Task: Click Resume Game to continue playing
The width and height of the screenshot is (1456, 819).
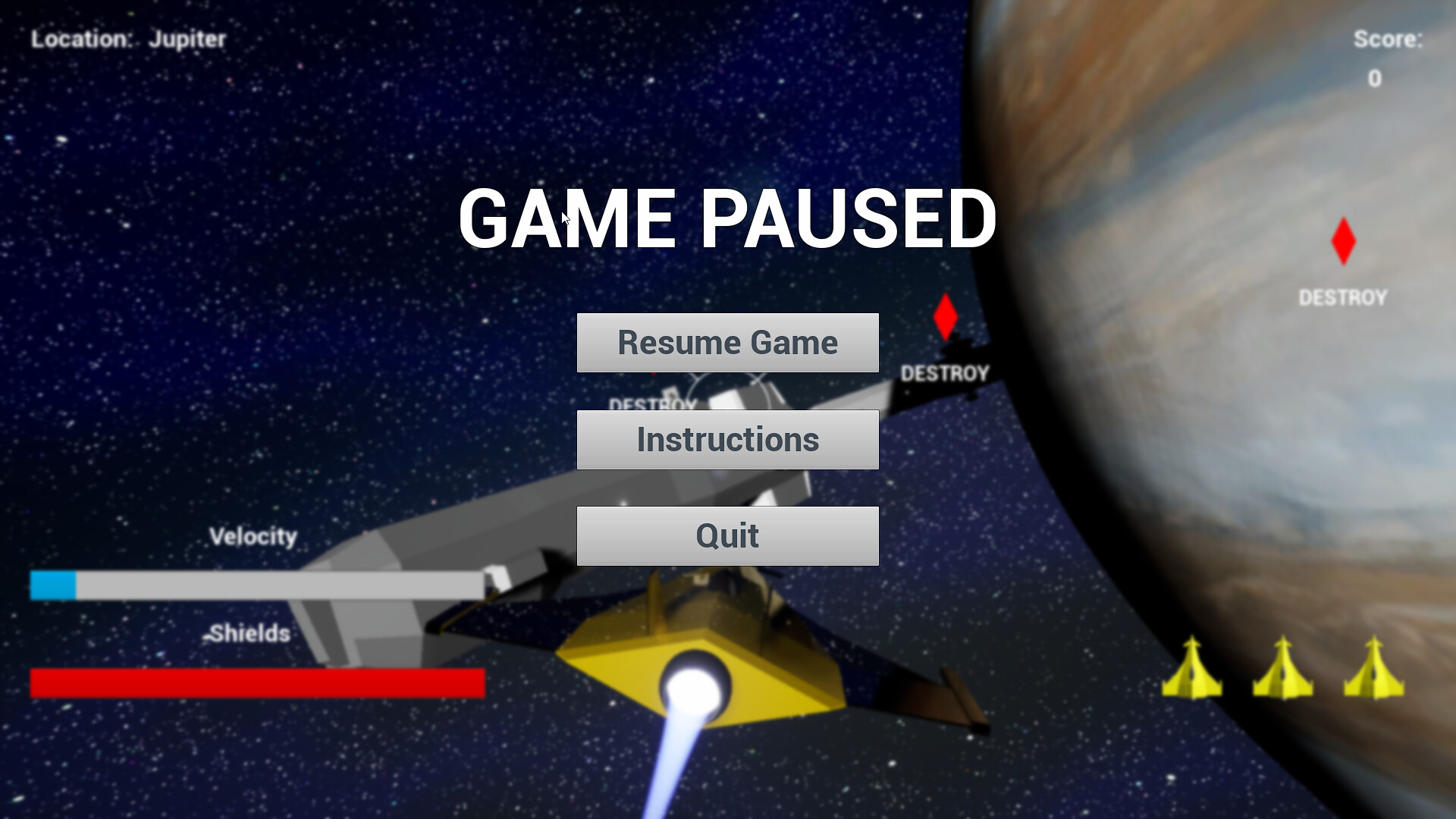Action: pyautogui.click(x=727, y=342)
